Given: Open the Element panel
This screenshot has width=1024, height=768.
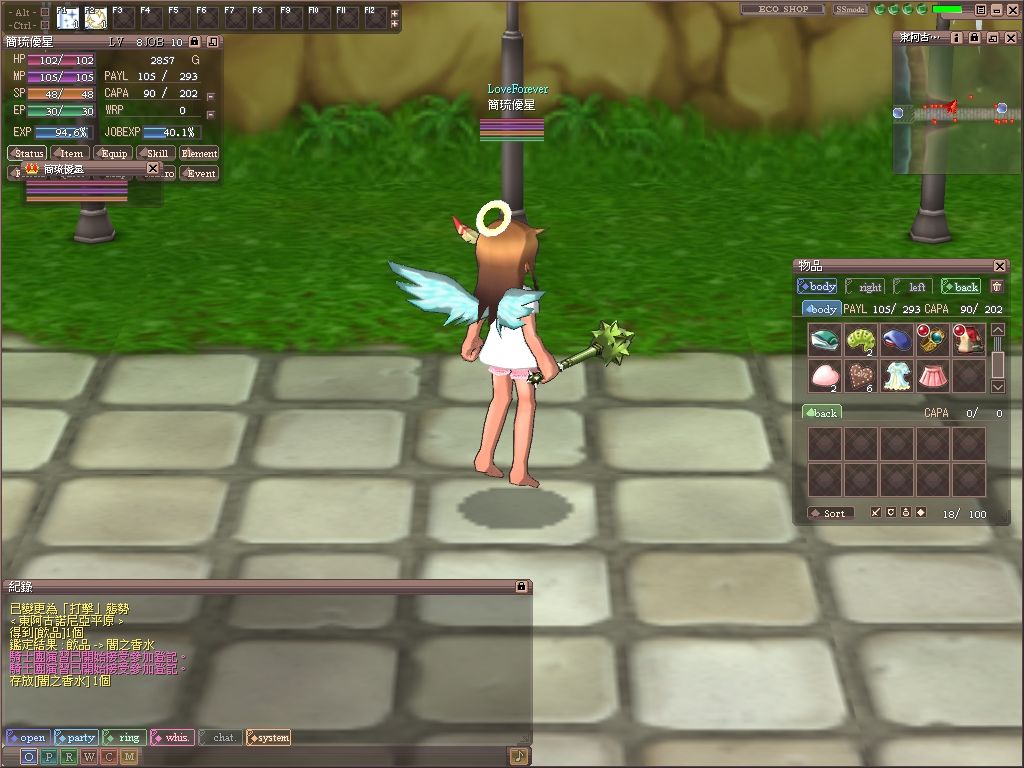Looking at the screenshot, I should pos(199,153).
